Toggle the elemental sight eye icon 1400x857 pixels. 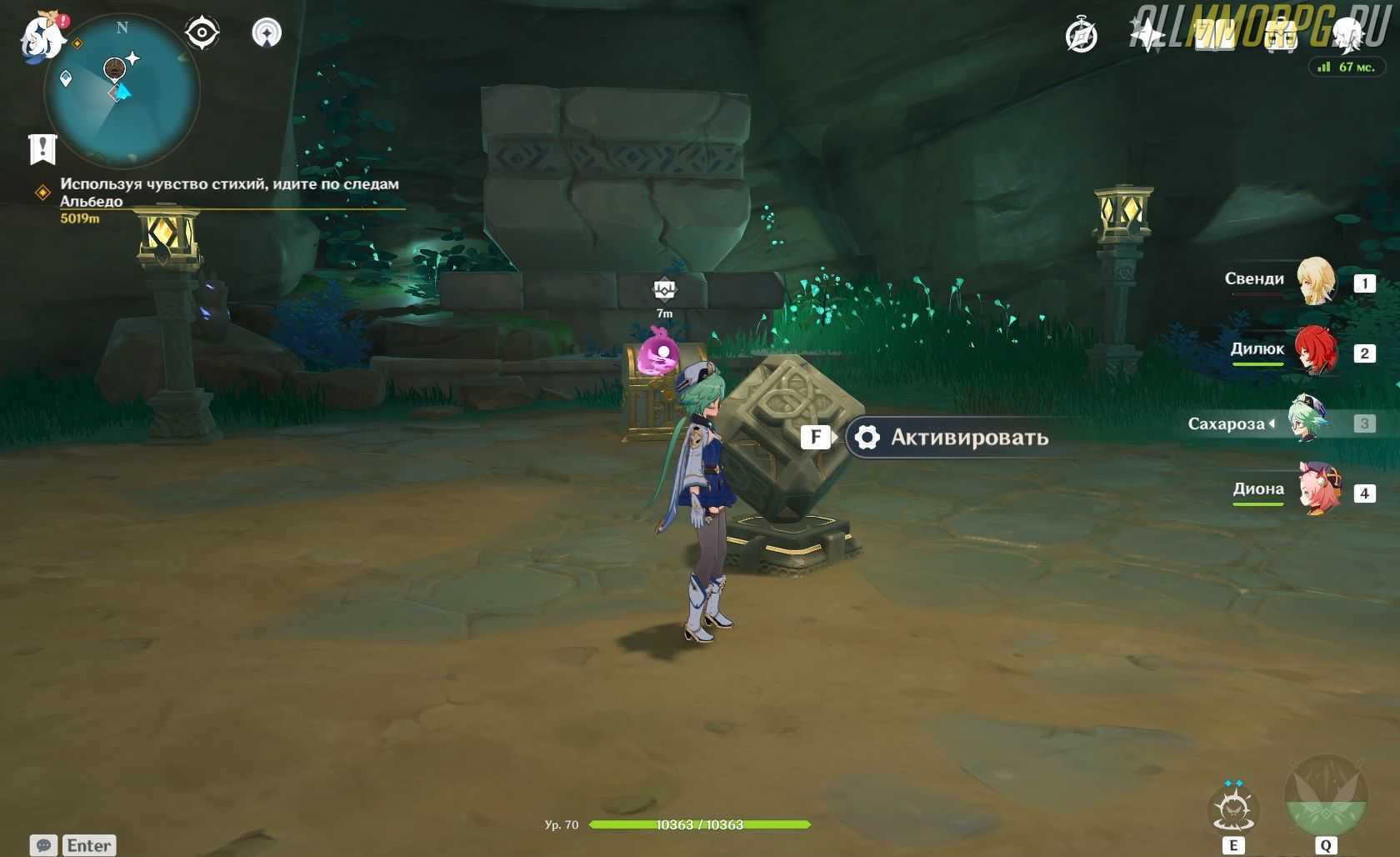coord(202,33)
